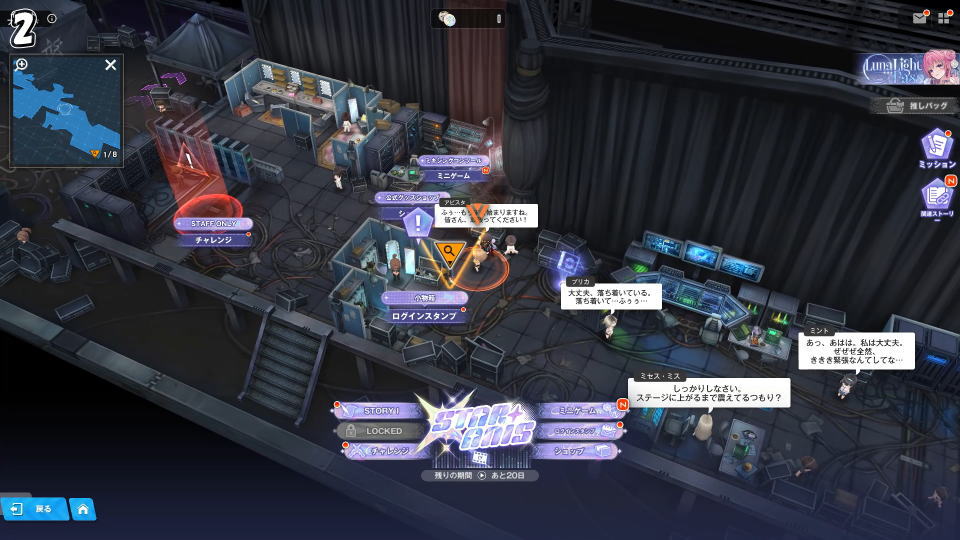Viewport: 960px width, 540px height.
Task: Go to the home screen via house icon
Action: coord(83,509)
